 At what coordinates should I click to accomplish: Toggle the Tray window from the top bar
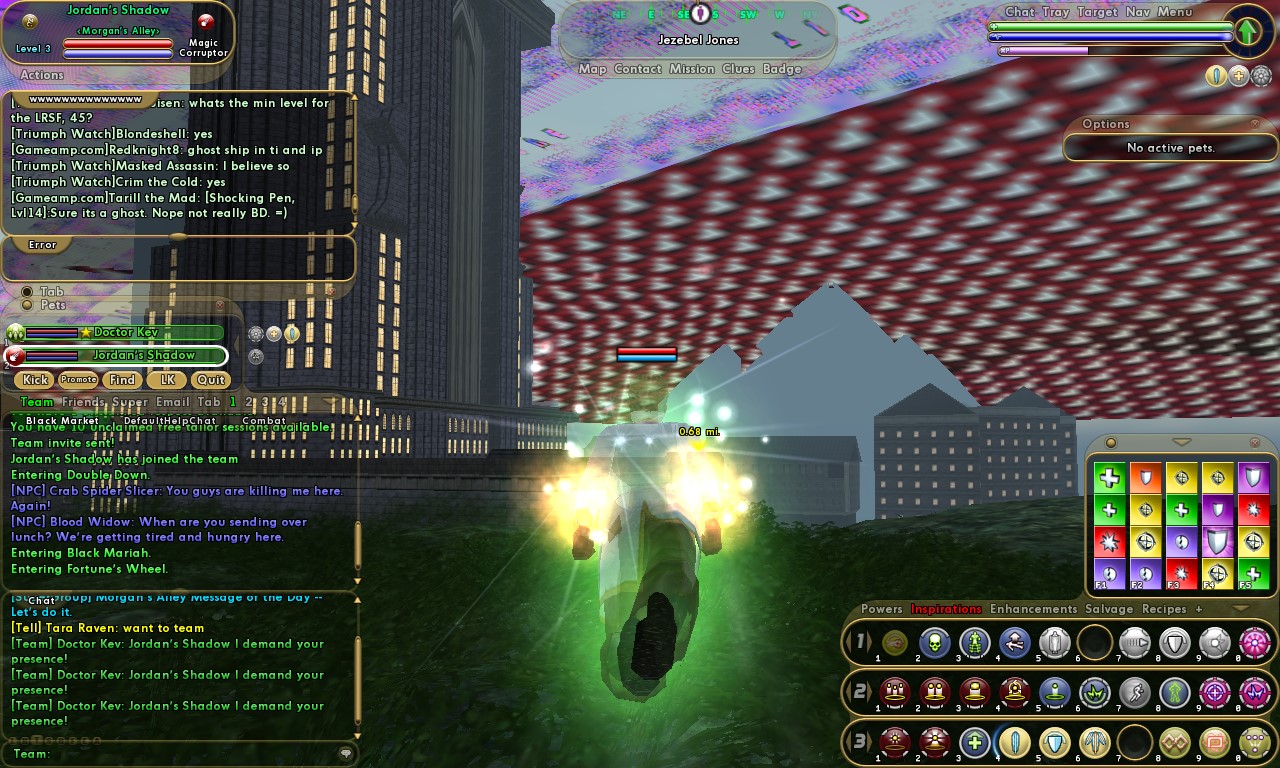tap(1055, 12)
